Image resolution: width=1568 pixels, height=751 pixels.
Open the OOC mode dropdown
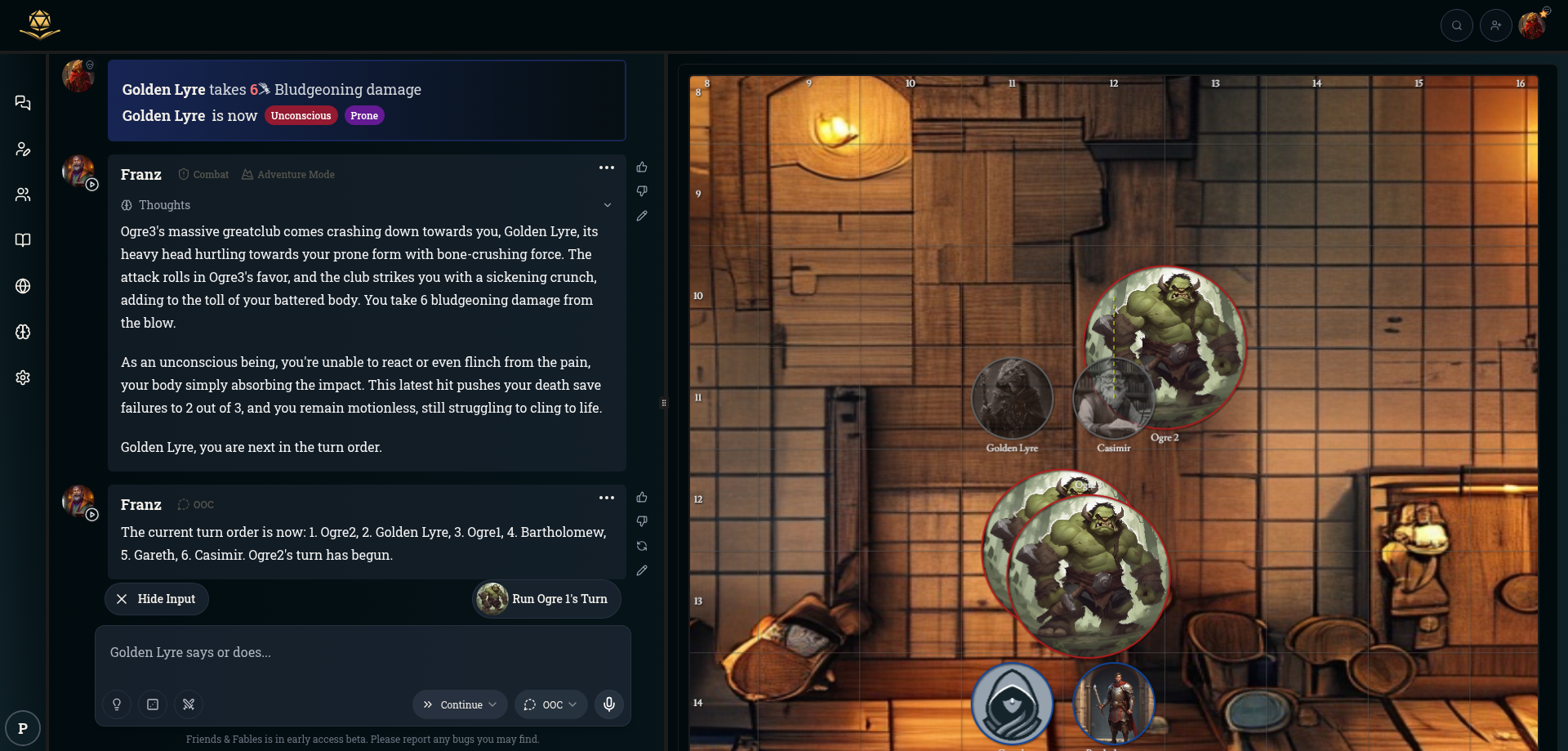[x=551, y=704]
